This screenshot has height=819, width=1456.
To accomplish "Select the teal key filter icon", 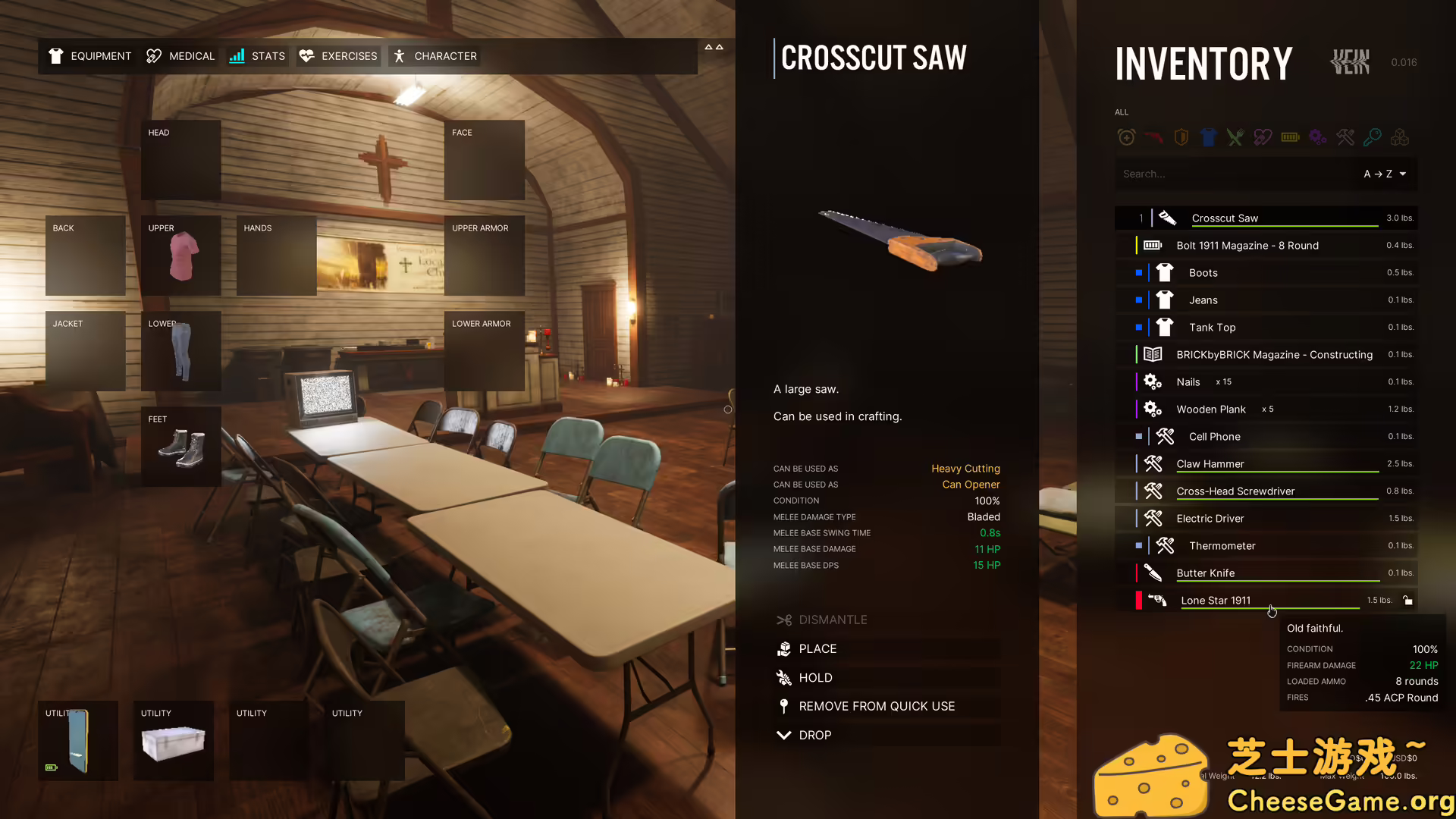I will coord(1372,137).
